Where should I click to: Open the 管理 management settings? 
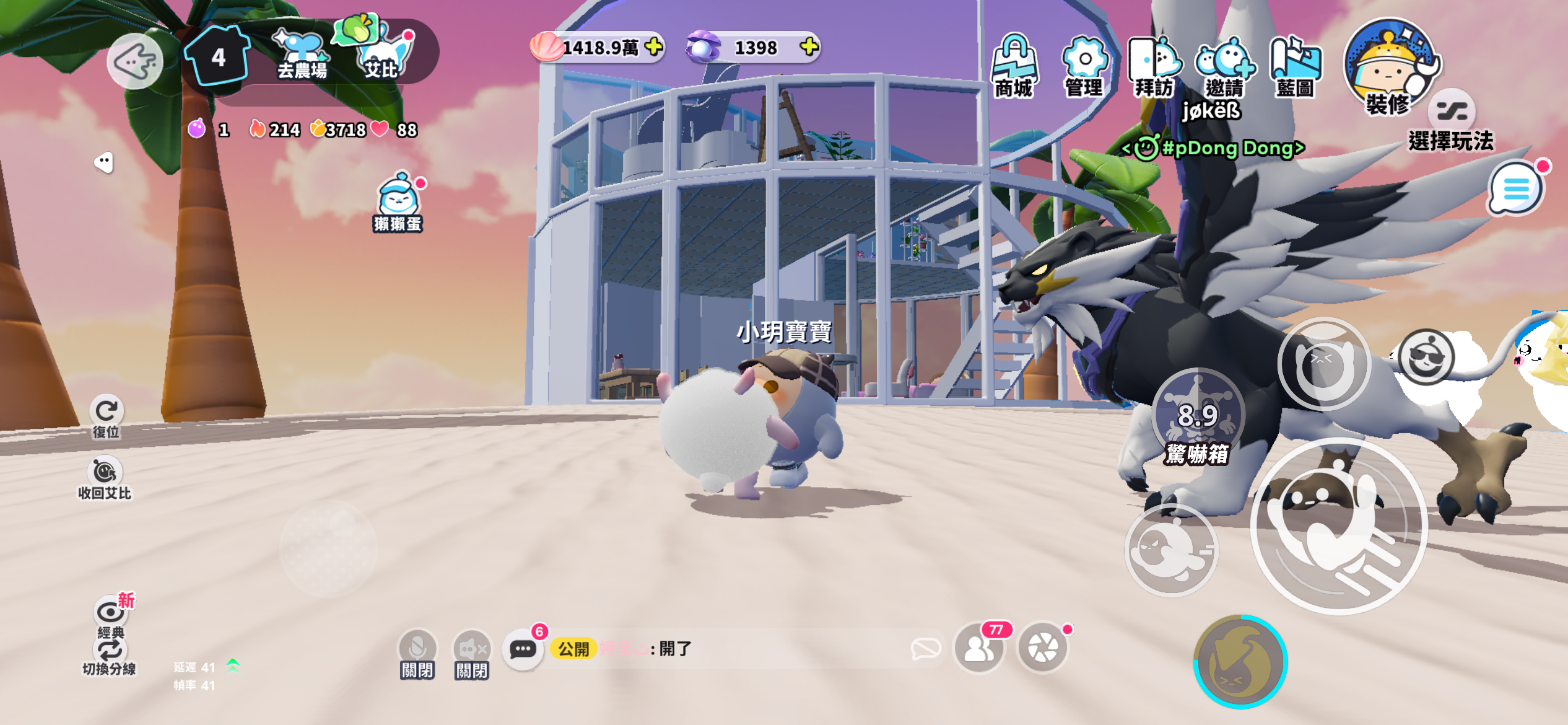(1084, 66)
